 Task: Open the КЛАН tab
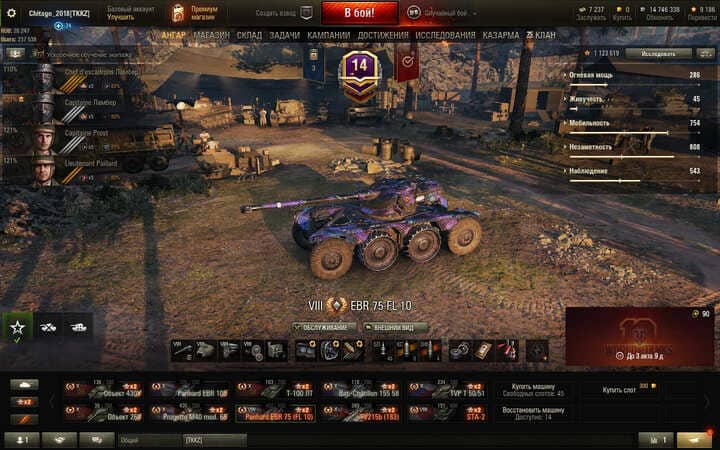[x=541, y=35]
